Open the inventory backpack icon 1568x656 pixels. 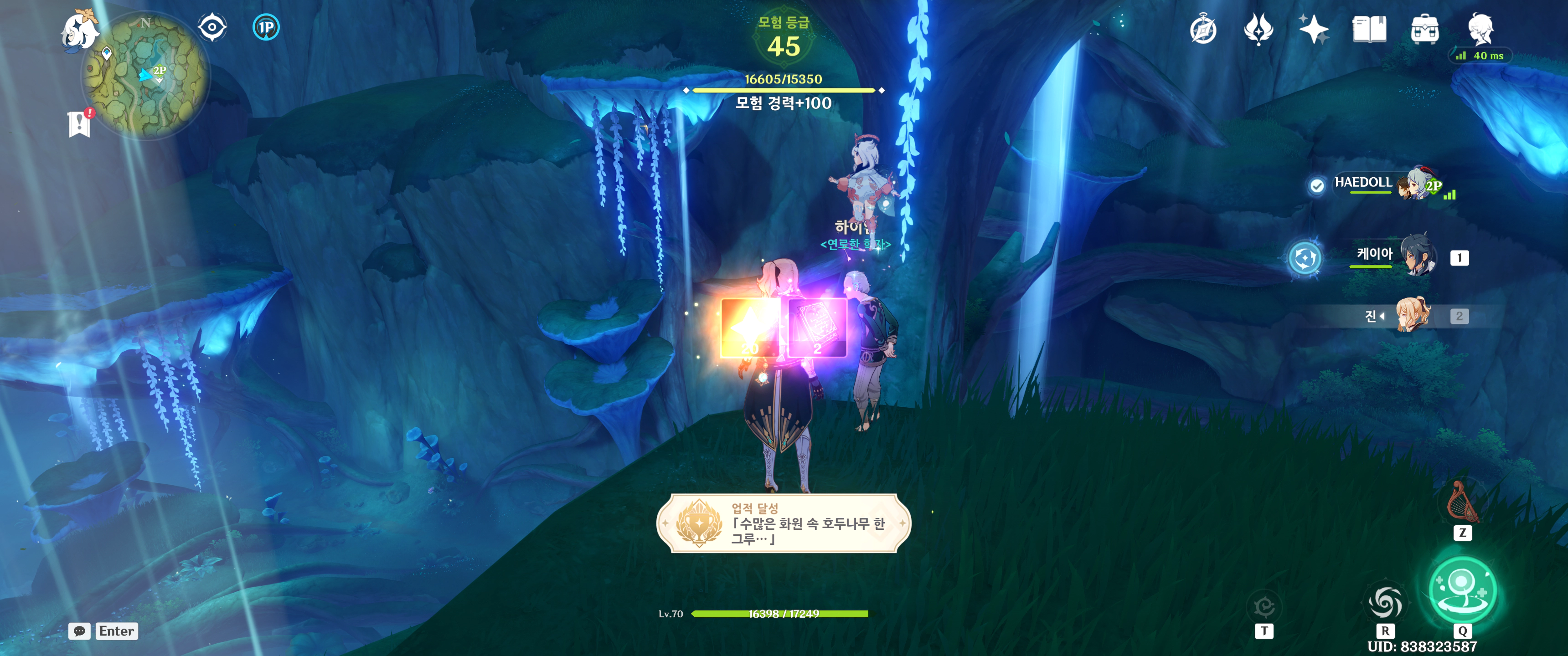pyautogui.click(x=1424, y=29)
